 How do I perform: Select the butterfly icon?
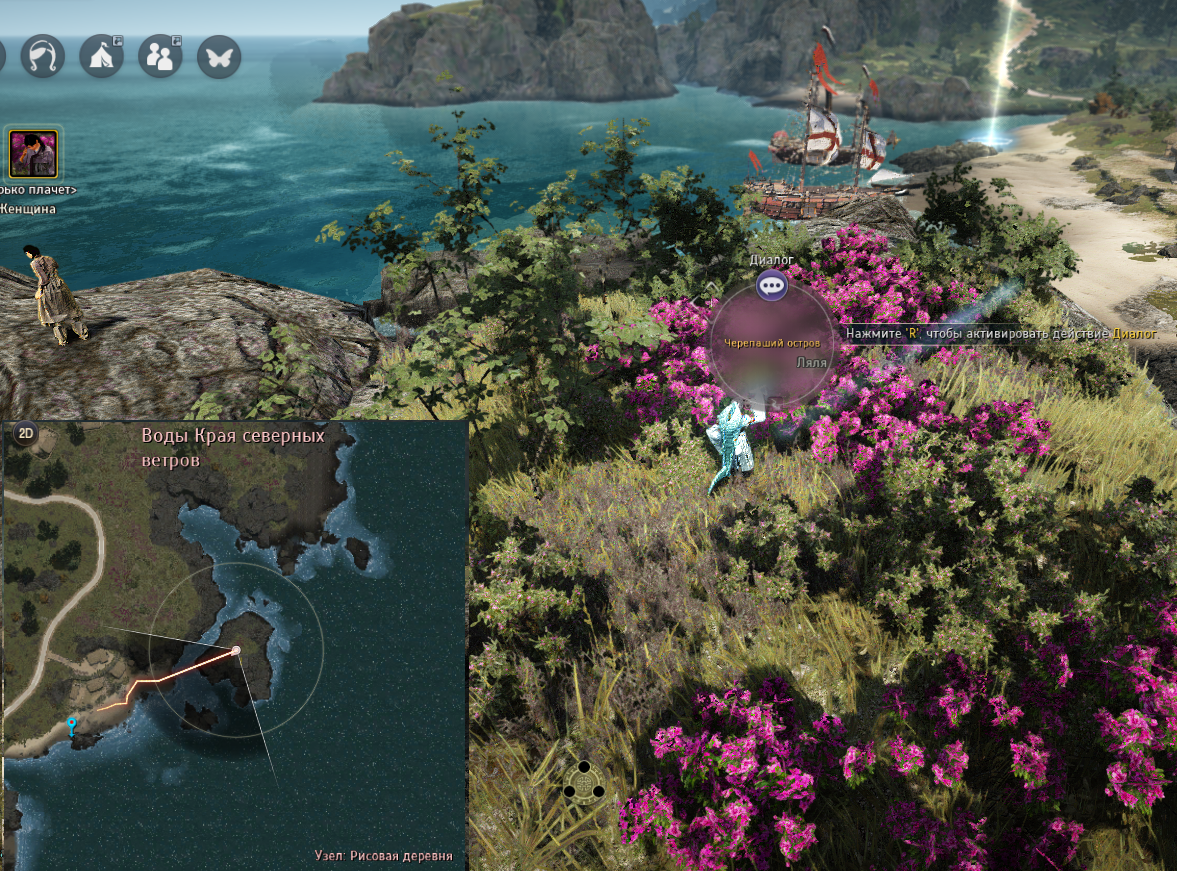pyautogui.click(x=219, y=56)
